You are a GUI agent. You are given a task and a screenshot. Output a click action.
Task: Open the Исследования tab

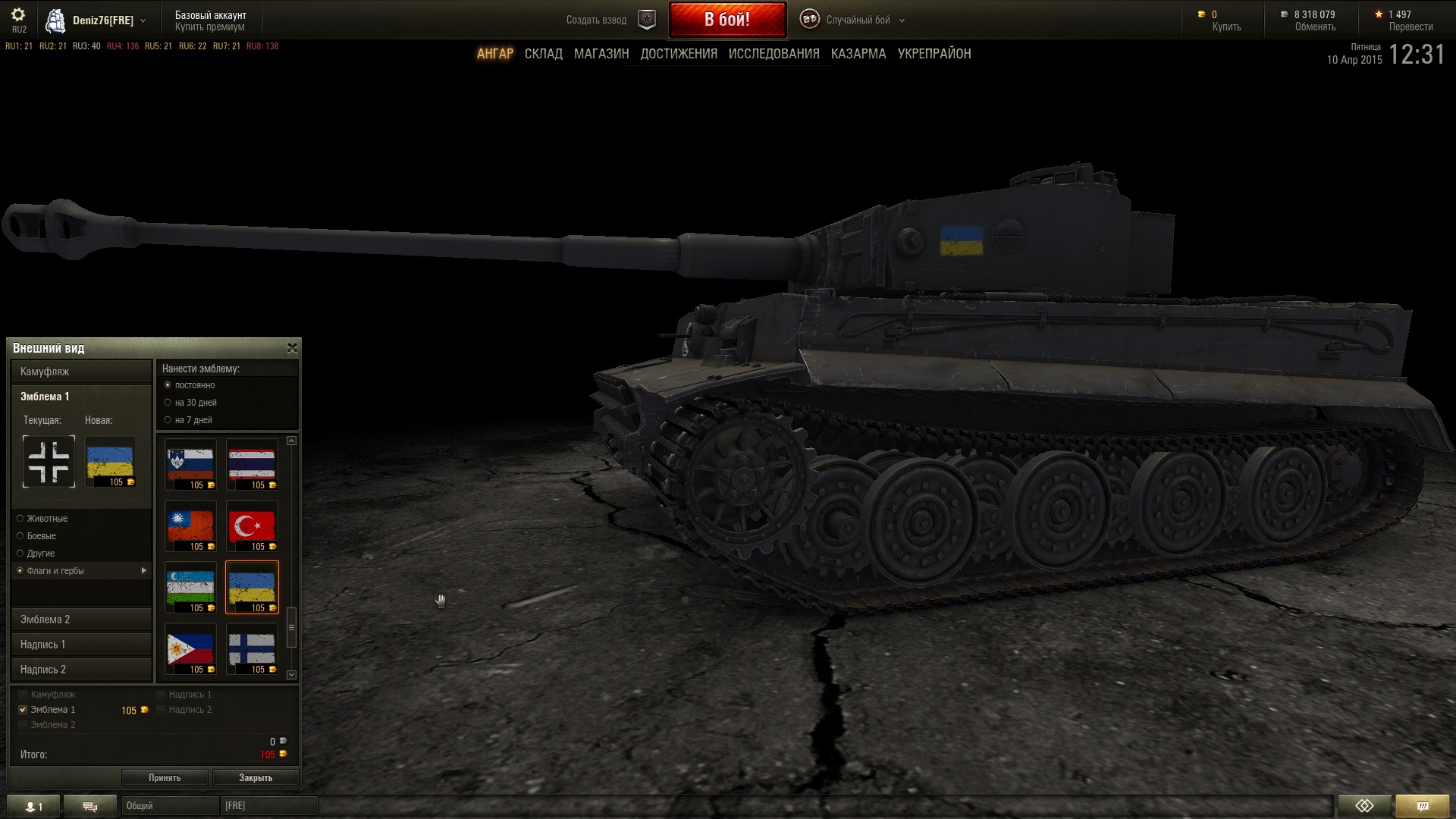point(773,54)
